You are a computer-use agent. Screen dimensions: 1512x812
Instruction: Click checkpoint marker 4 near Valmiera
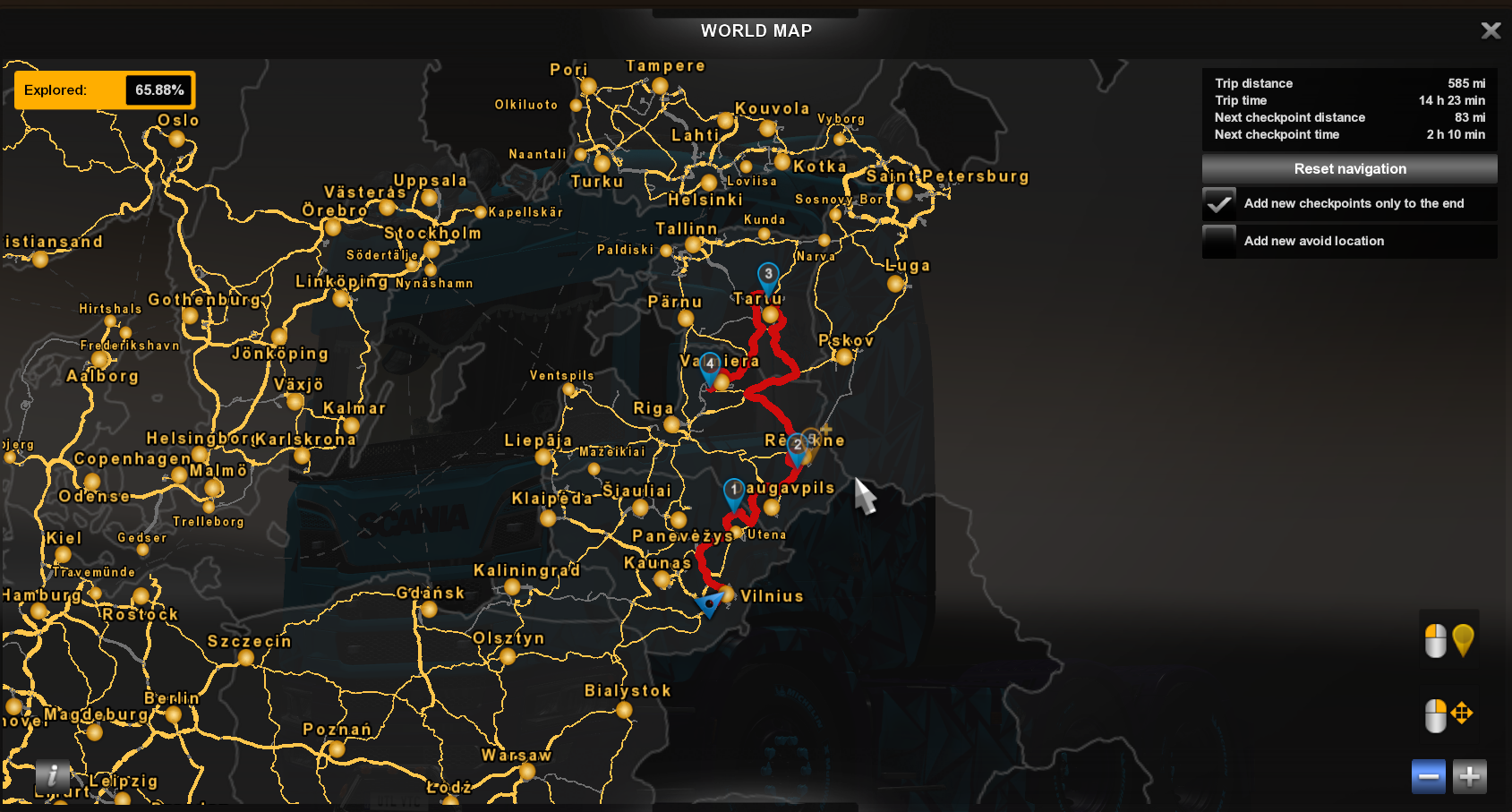[709, 364]
